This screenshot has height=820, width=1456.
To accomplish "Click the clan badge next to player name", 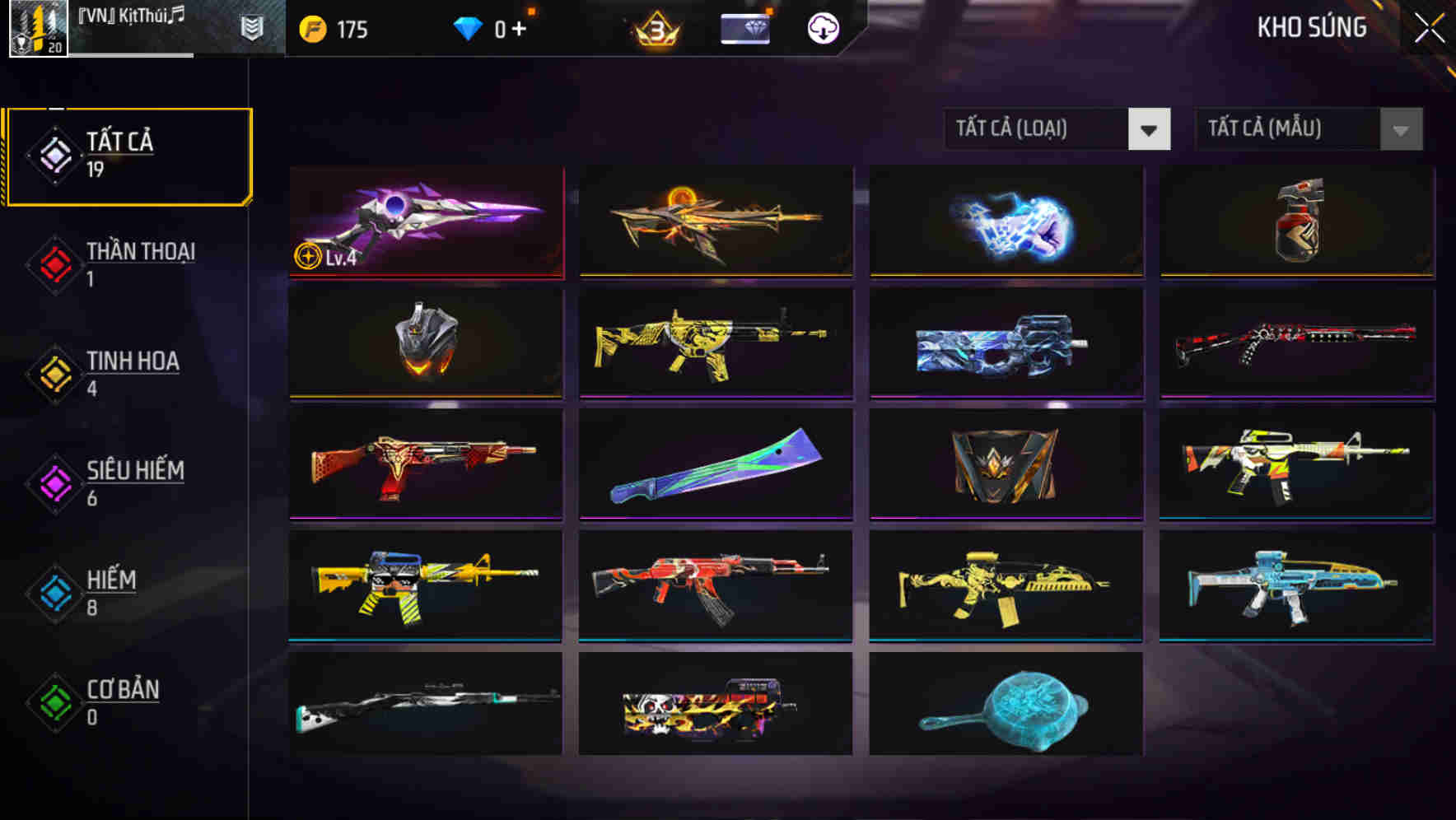I will tap(252, 27).
